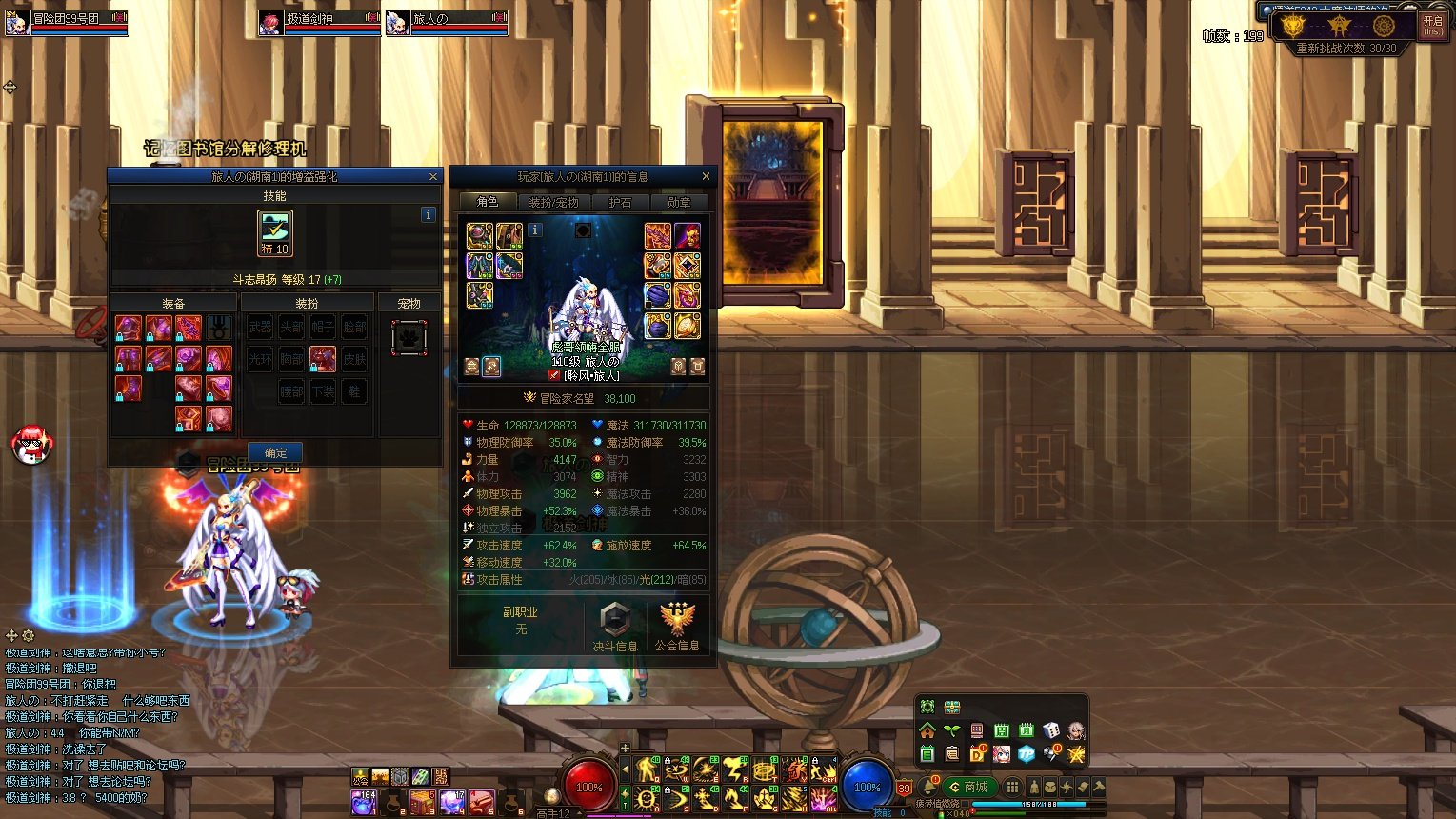Click the pet paw slot

pos(409,337)
